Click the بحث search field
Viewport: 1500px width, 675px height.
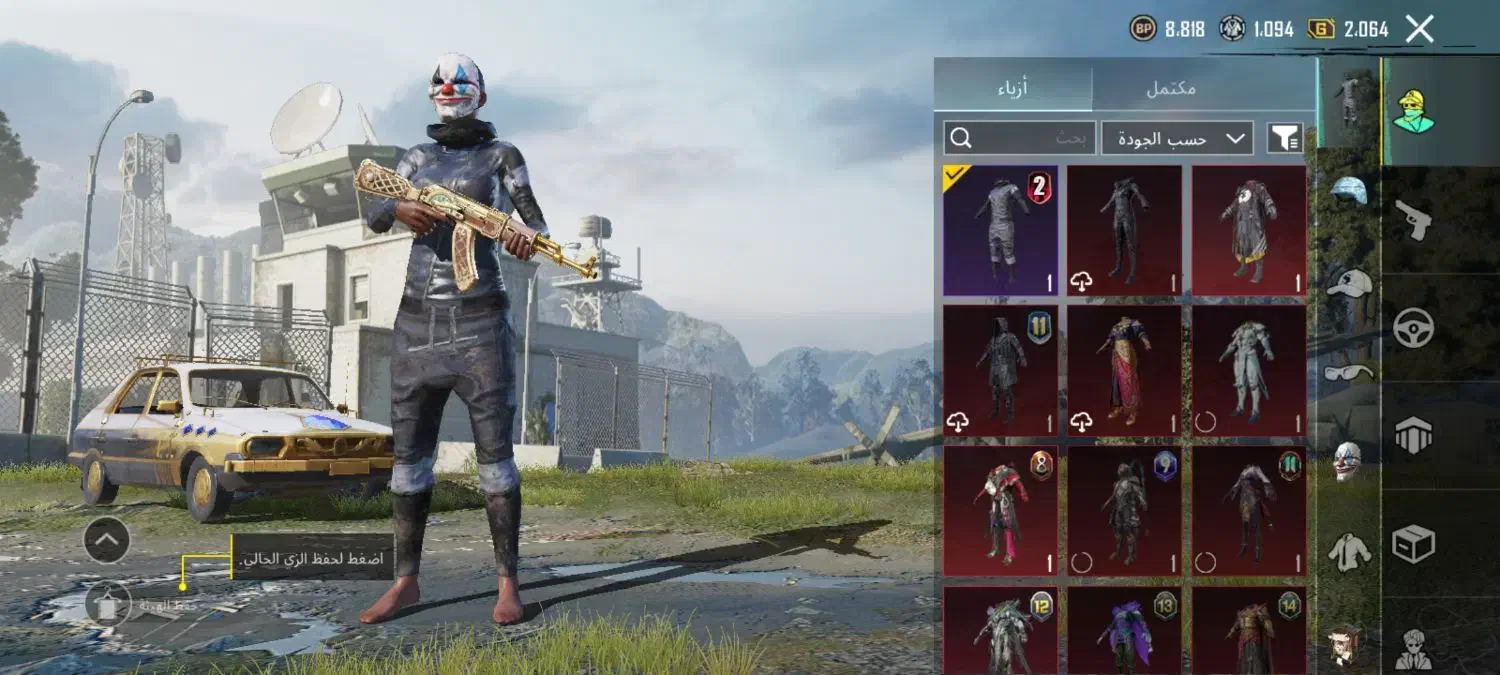pos(1020,138)
